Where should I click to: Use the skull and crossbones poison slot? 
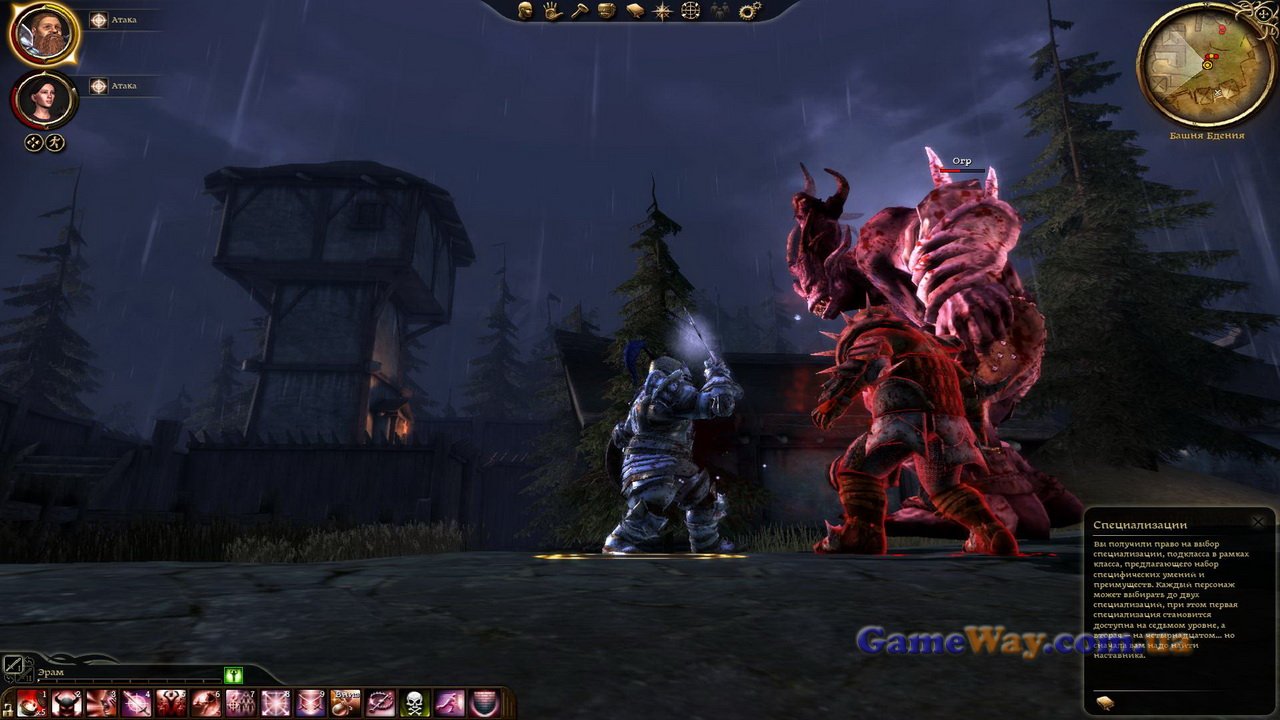pyautogui.click(x=414, y=703)
